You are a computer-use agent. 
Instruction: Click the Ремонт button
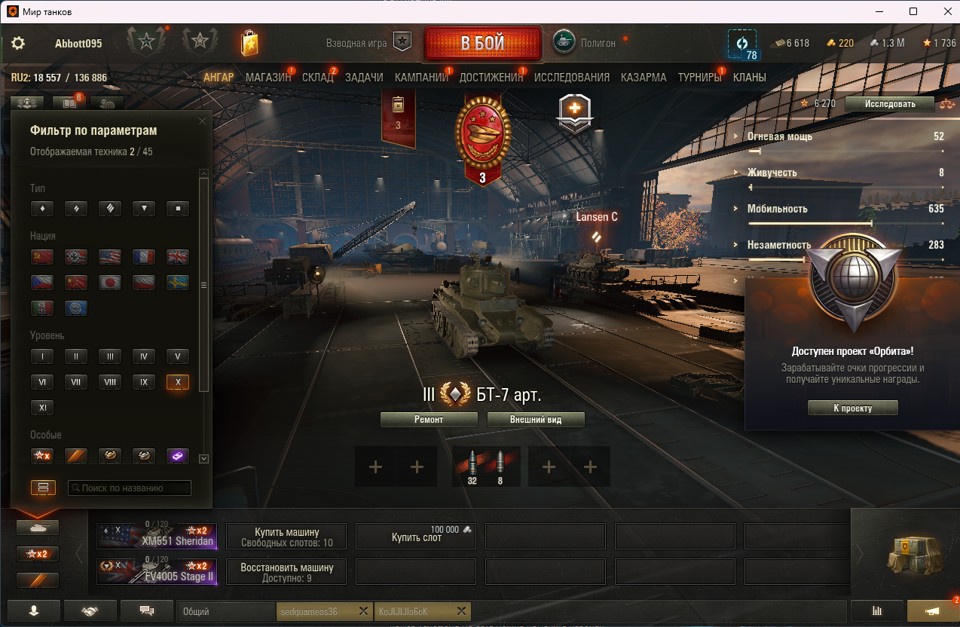(x=428, y=420)
